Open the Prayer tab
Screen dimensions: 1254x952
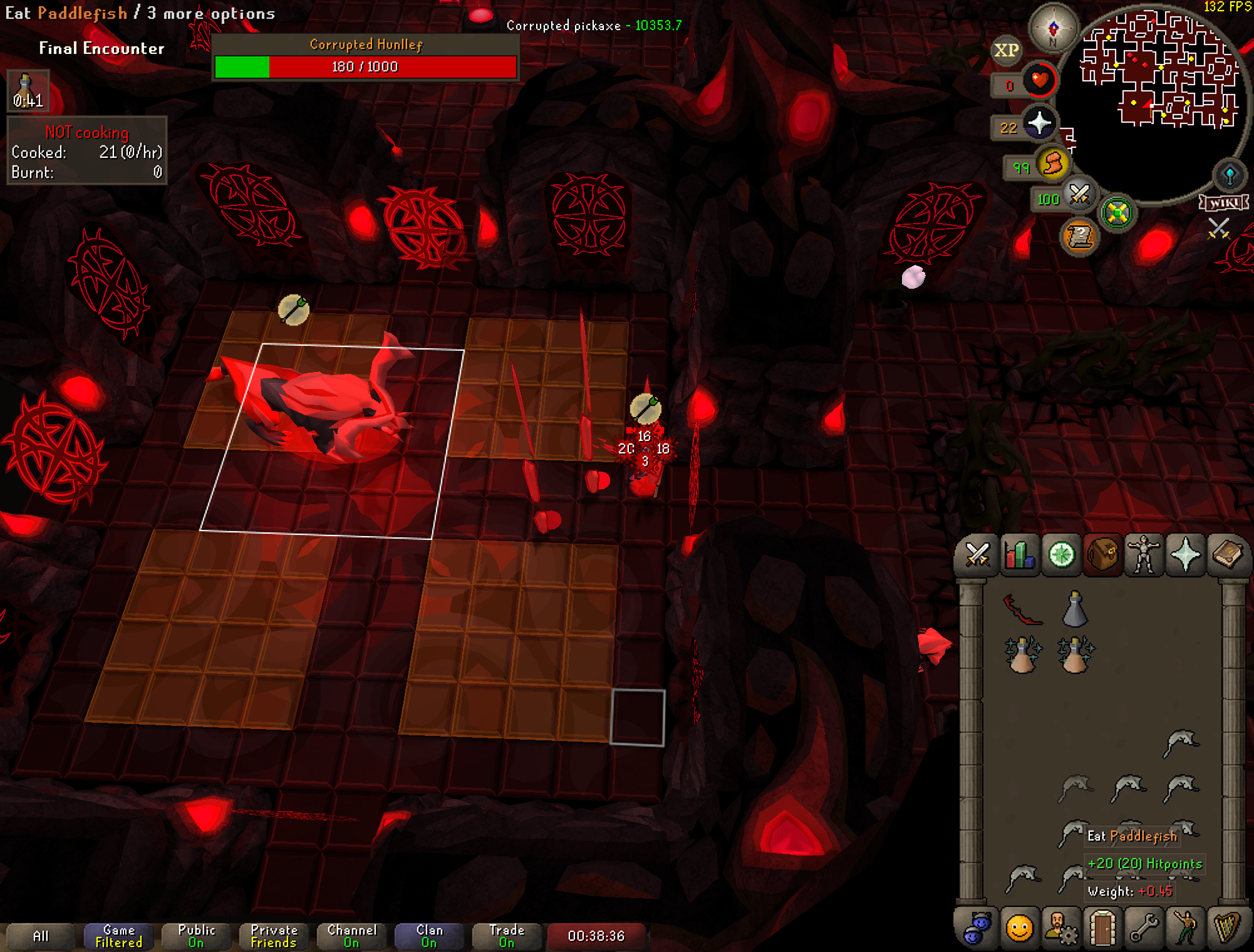pos(1185,555)
